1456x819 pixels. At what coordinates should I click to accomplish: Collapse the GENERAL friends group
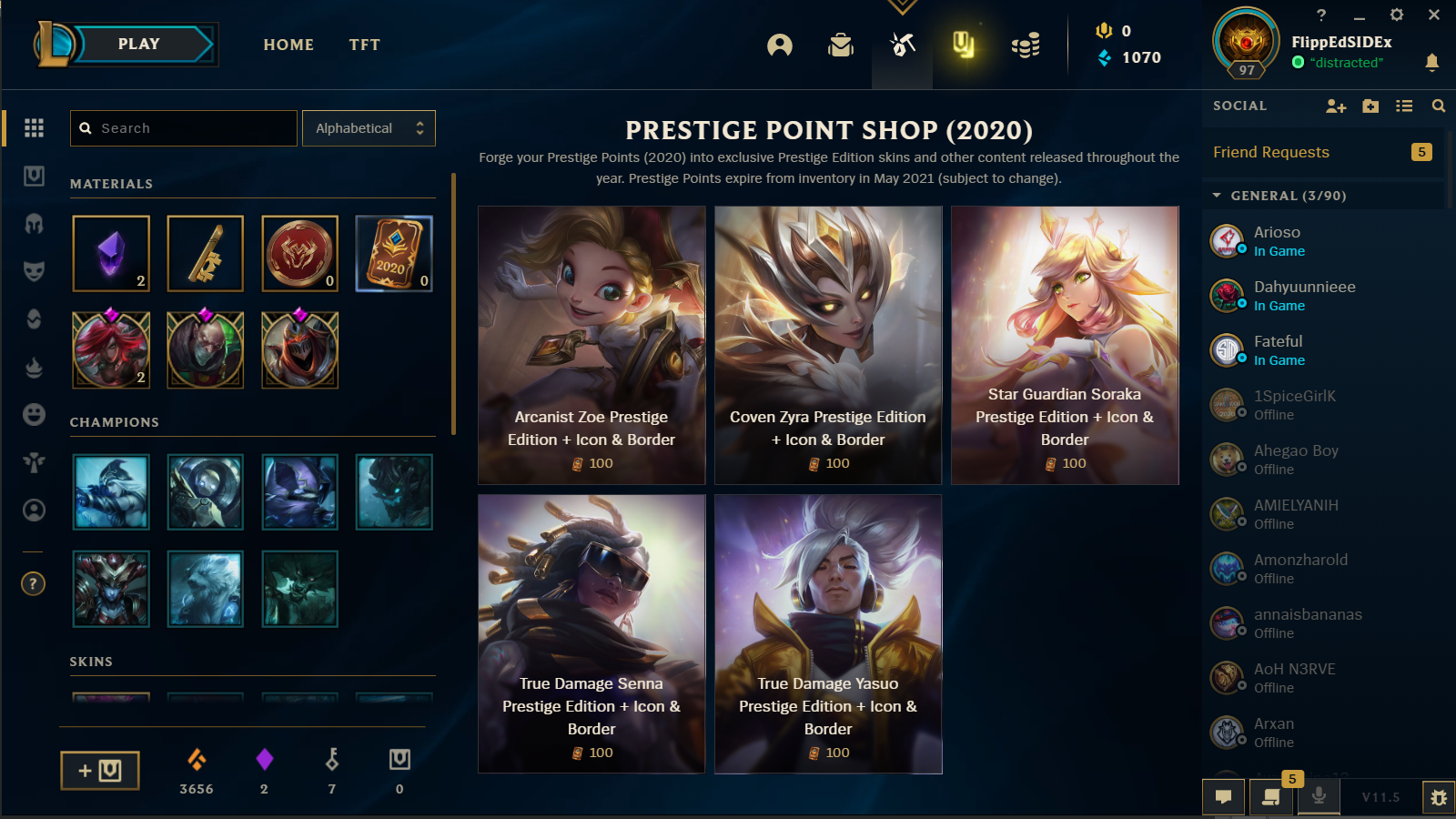pos(1218,196)
